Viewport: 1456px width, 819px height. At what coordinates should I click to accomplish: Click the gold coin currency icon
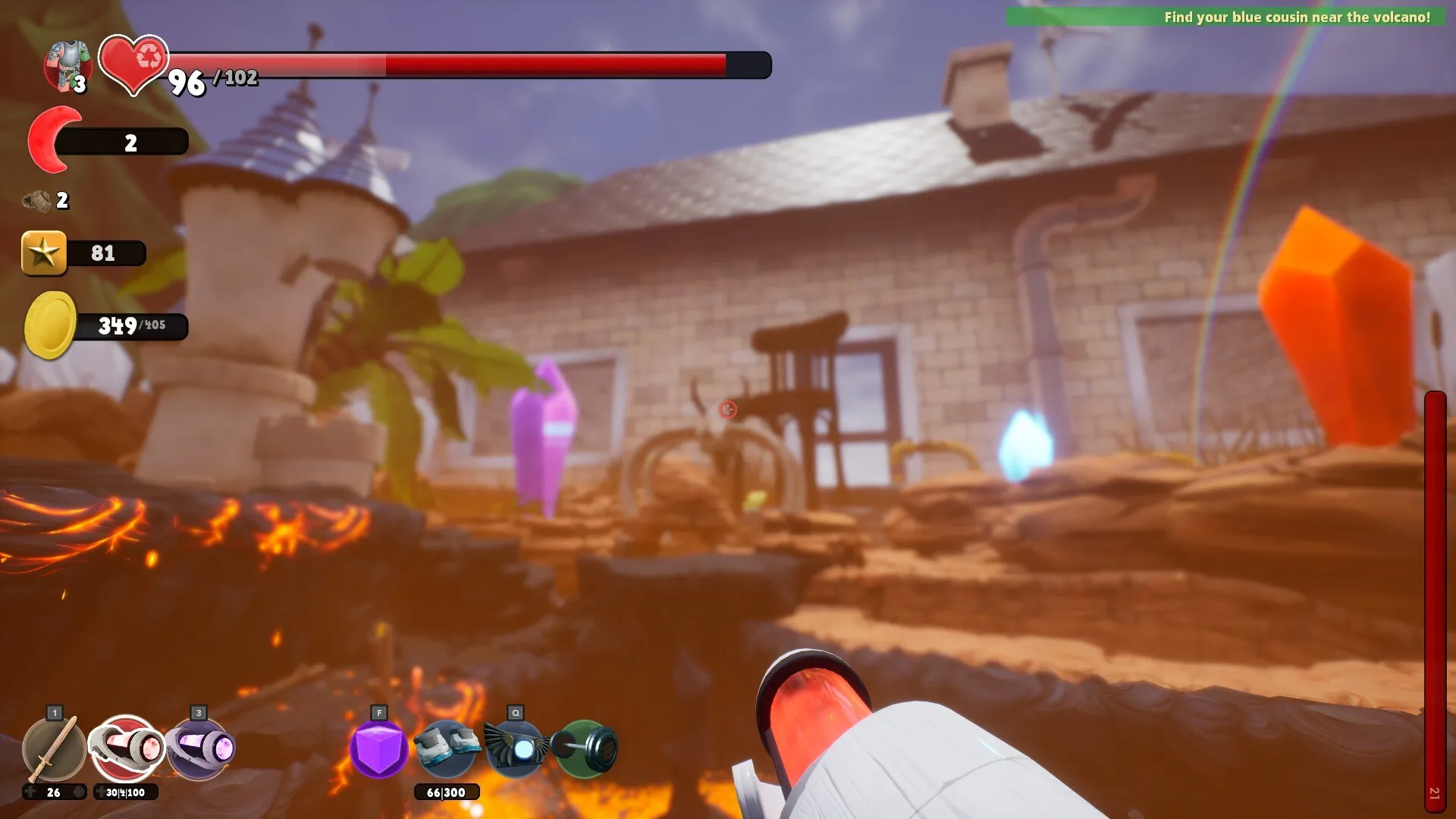51,325
